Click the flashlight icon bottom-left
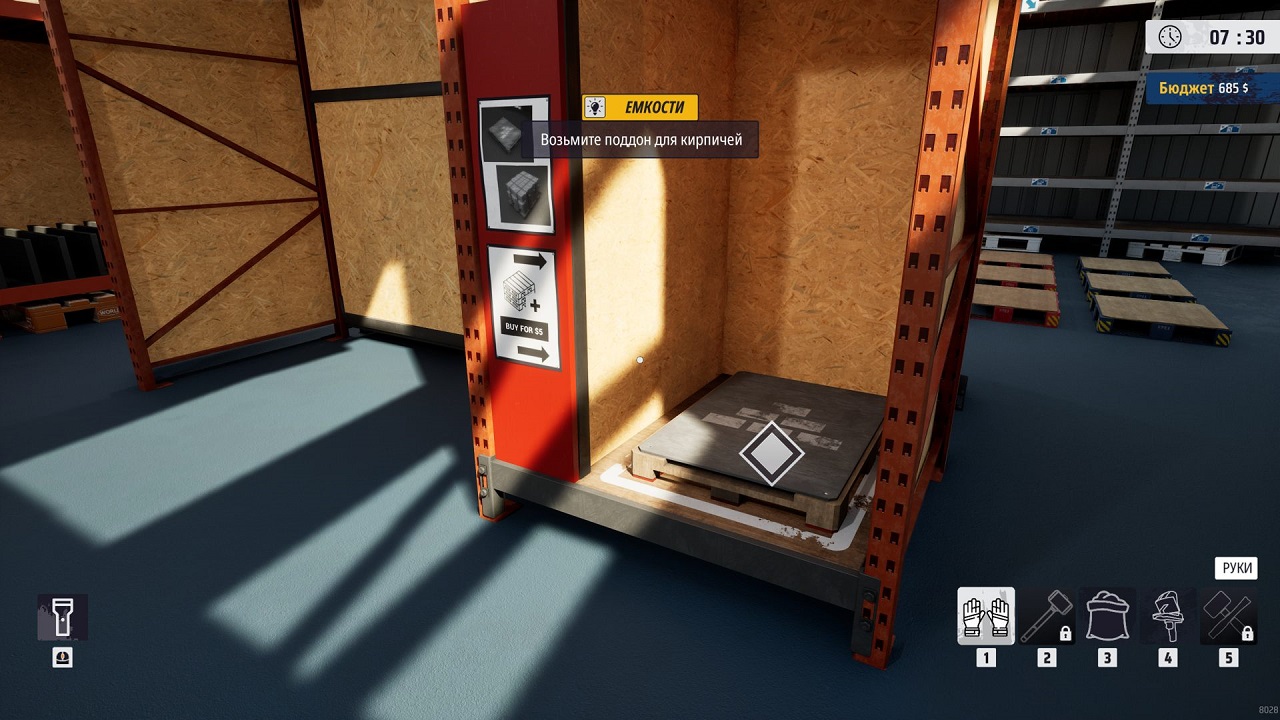This screenshot has height=720, width=1280. pos(62,618)
